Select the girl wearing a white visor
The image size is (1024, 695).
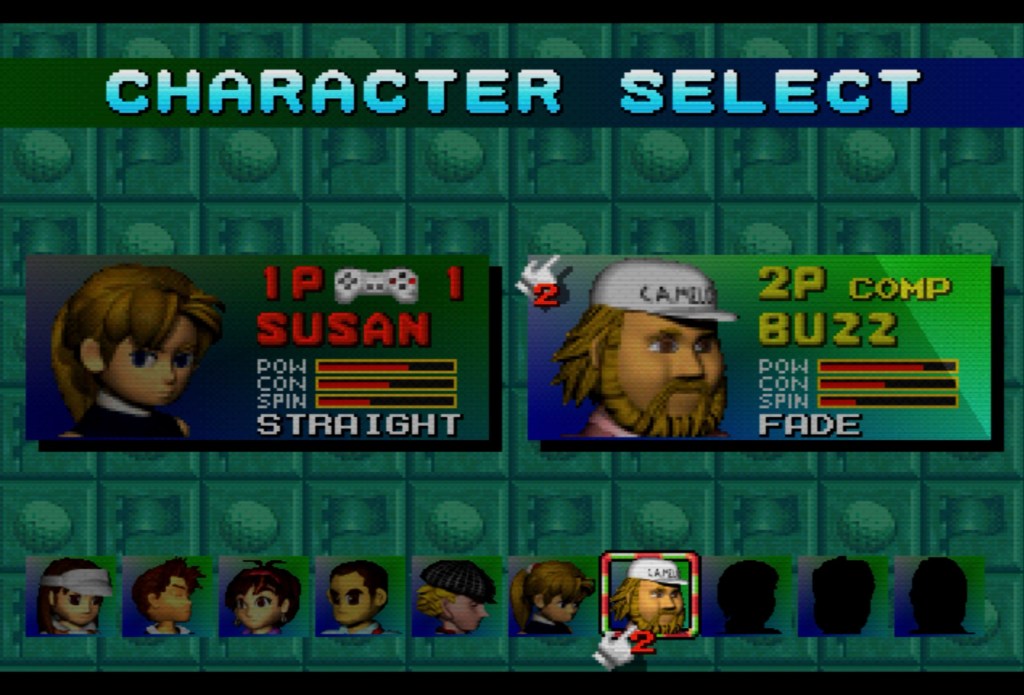click(x=72, y=597)
